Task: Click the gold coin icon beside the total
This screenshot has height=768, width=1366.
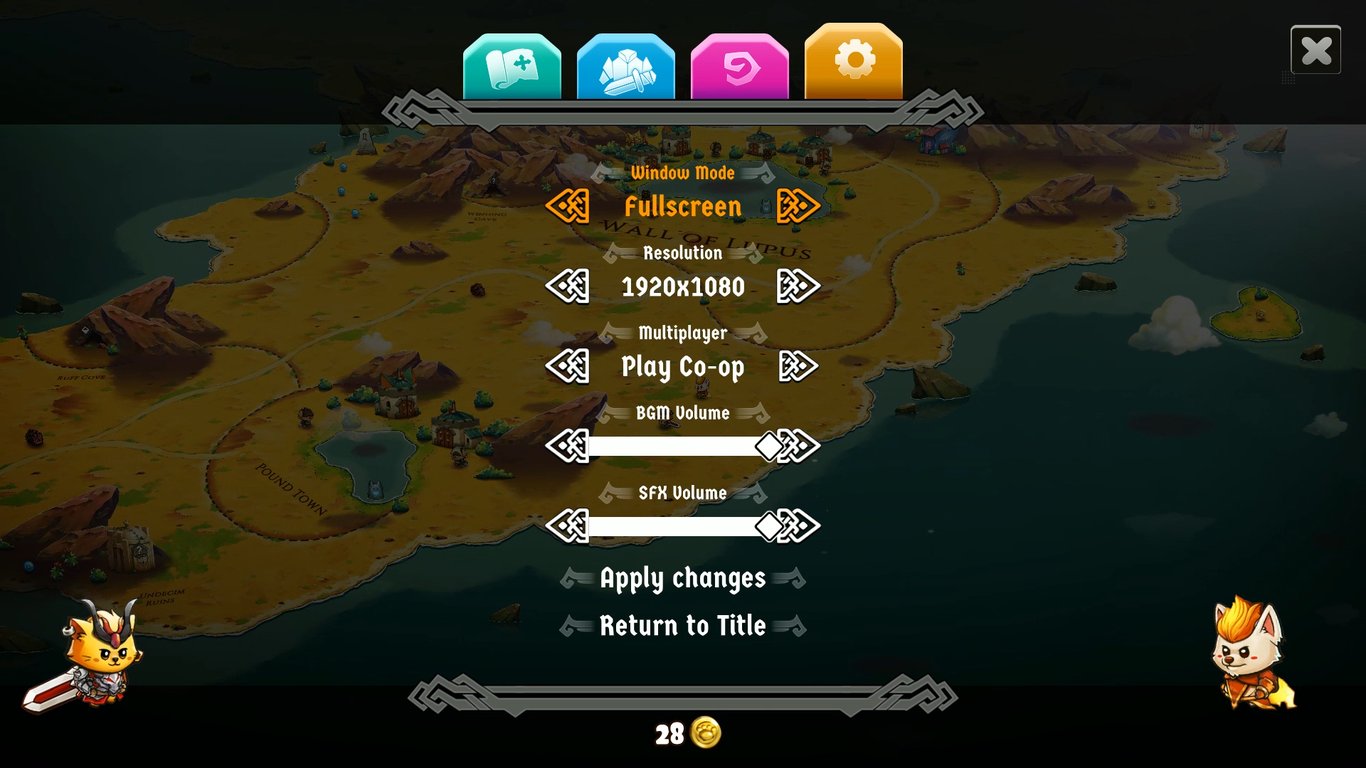Action: click(x=706, y=733)
